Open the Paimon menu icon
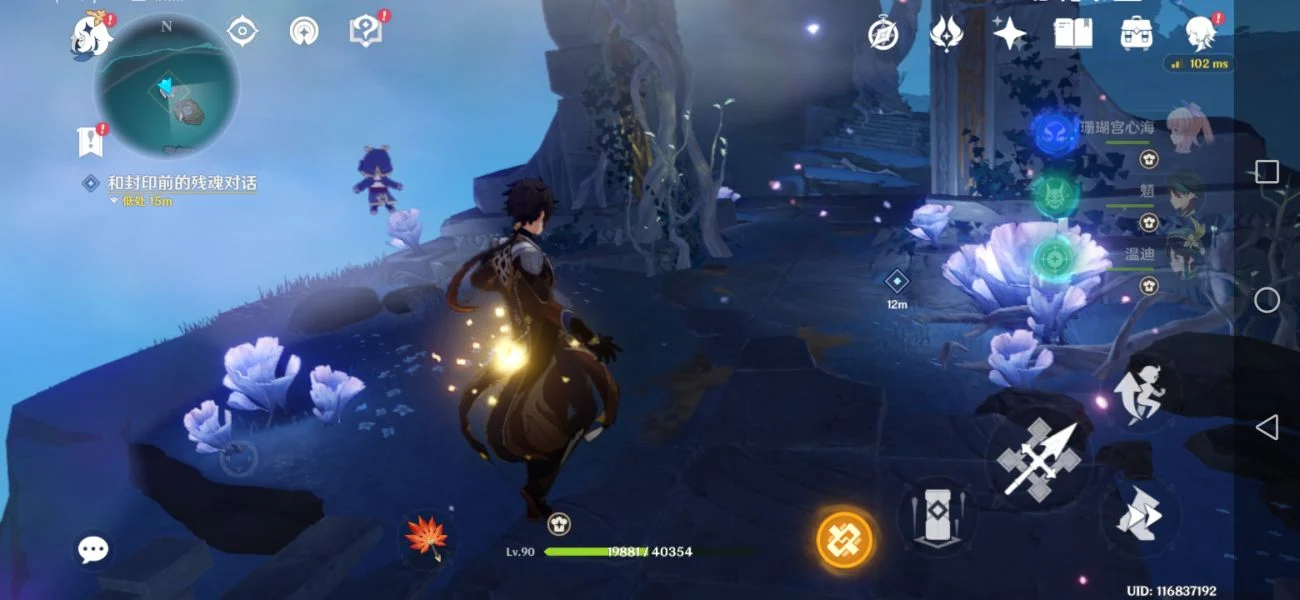 click(x=90, y=35)
